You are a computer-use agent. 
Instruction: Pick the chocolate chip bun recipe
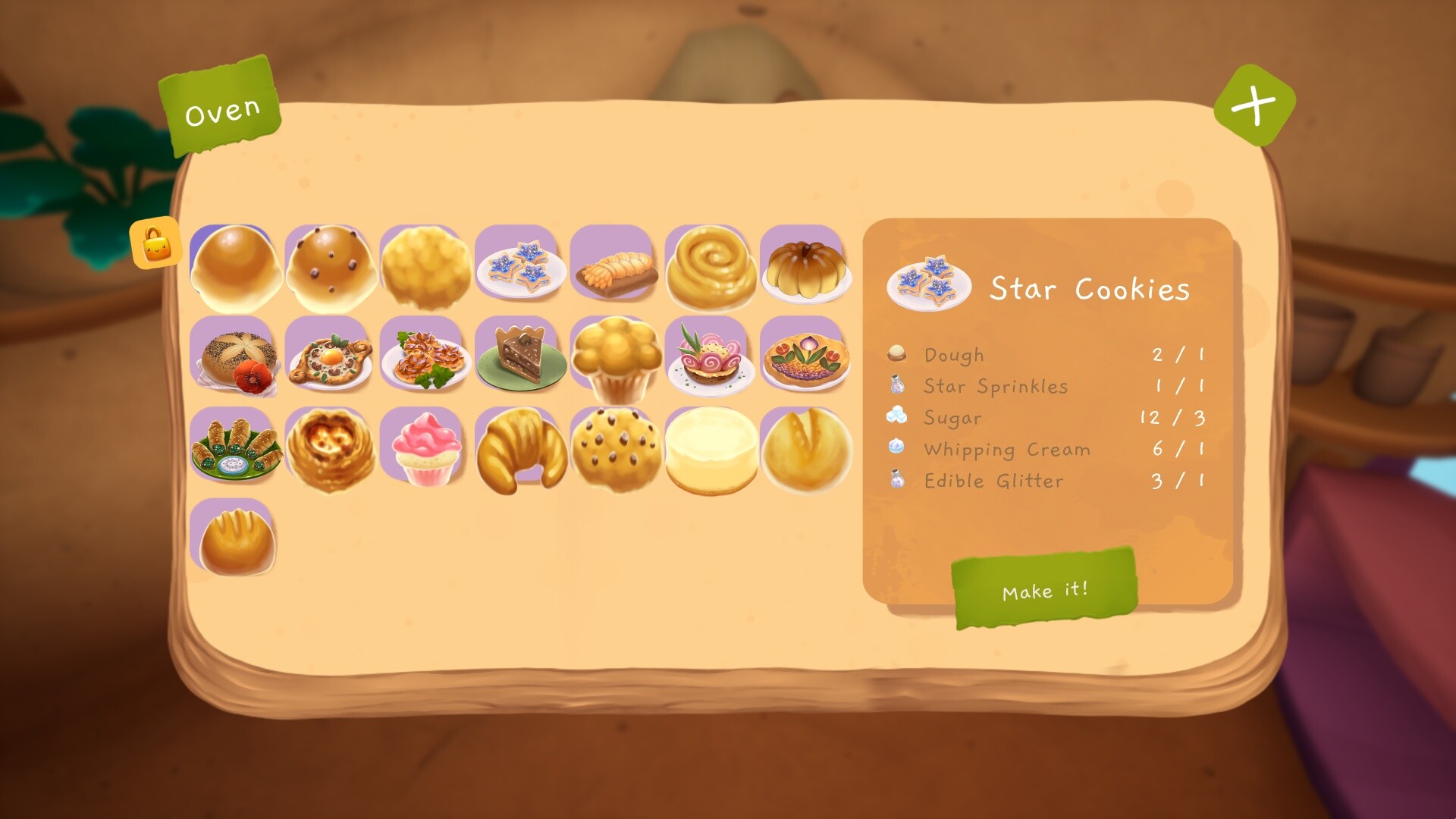pyautogui.click(x=330, y=267)
